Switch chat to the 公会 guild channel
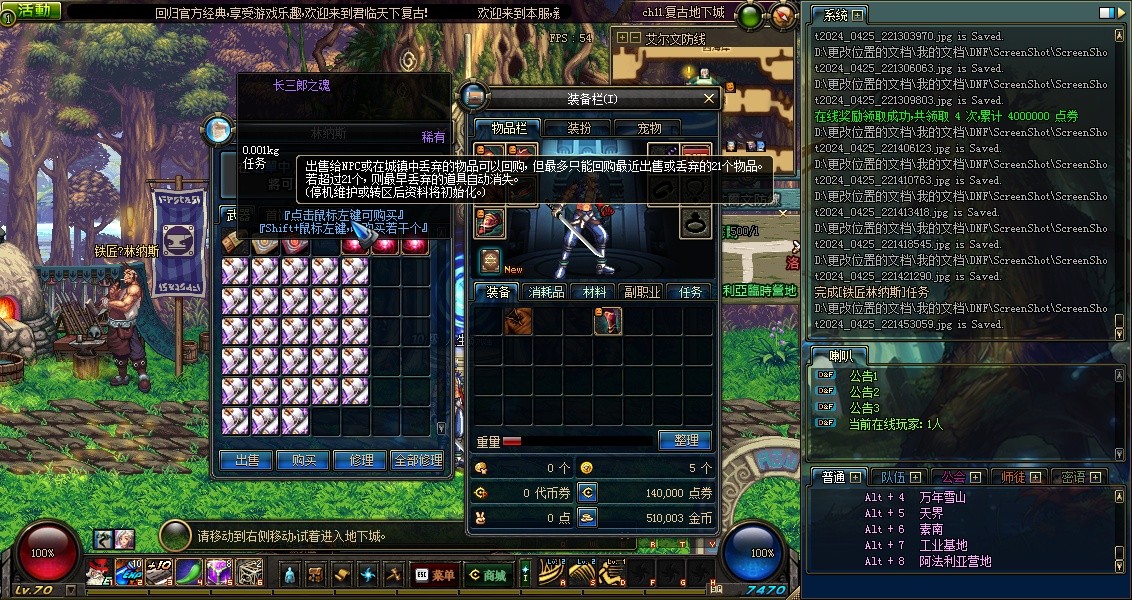The image size is (1132, 600). (953, 477)
